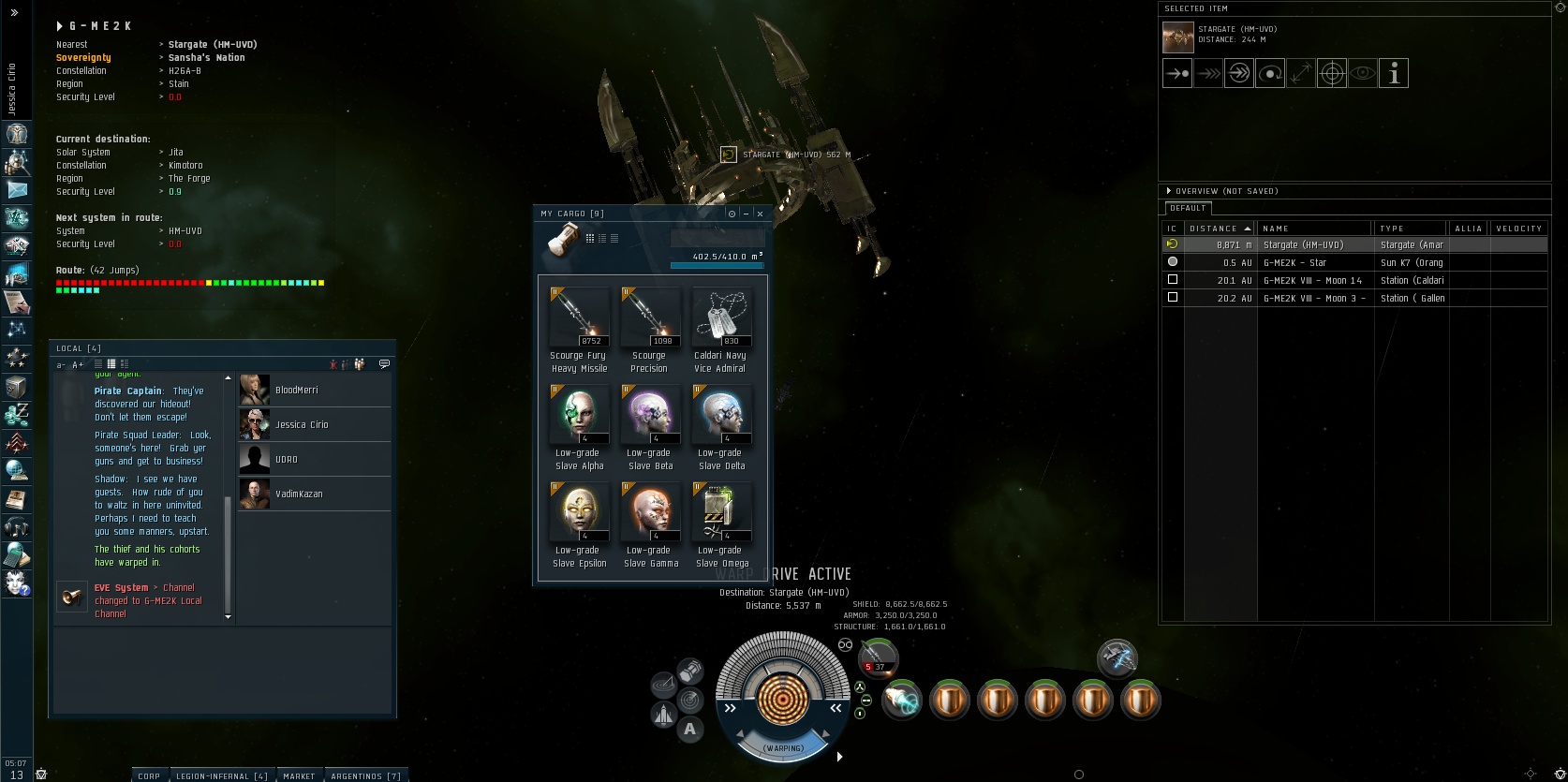Orbit the selected stargate
1568x782 pixels.
[x=1270, y=73]
